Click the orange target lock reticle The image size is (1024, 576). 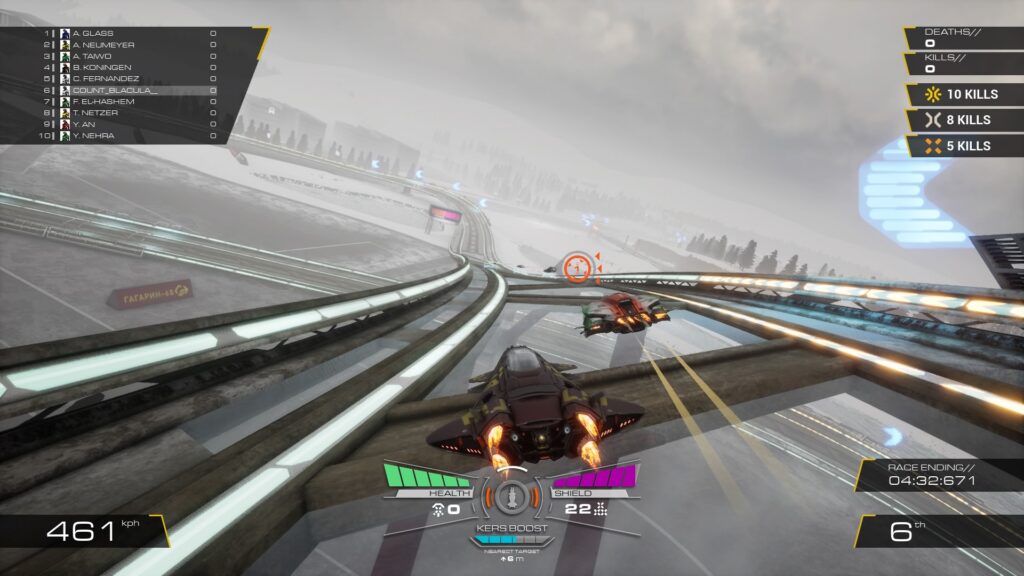click(577, 267)
